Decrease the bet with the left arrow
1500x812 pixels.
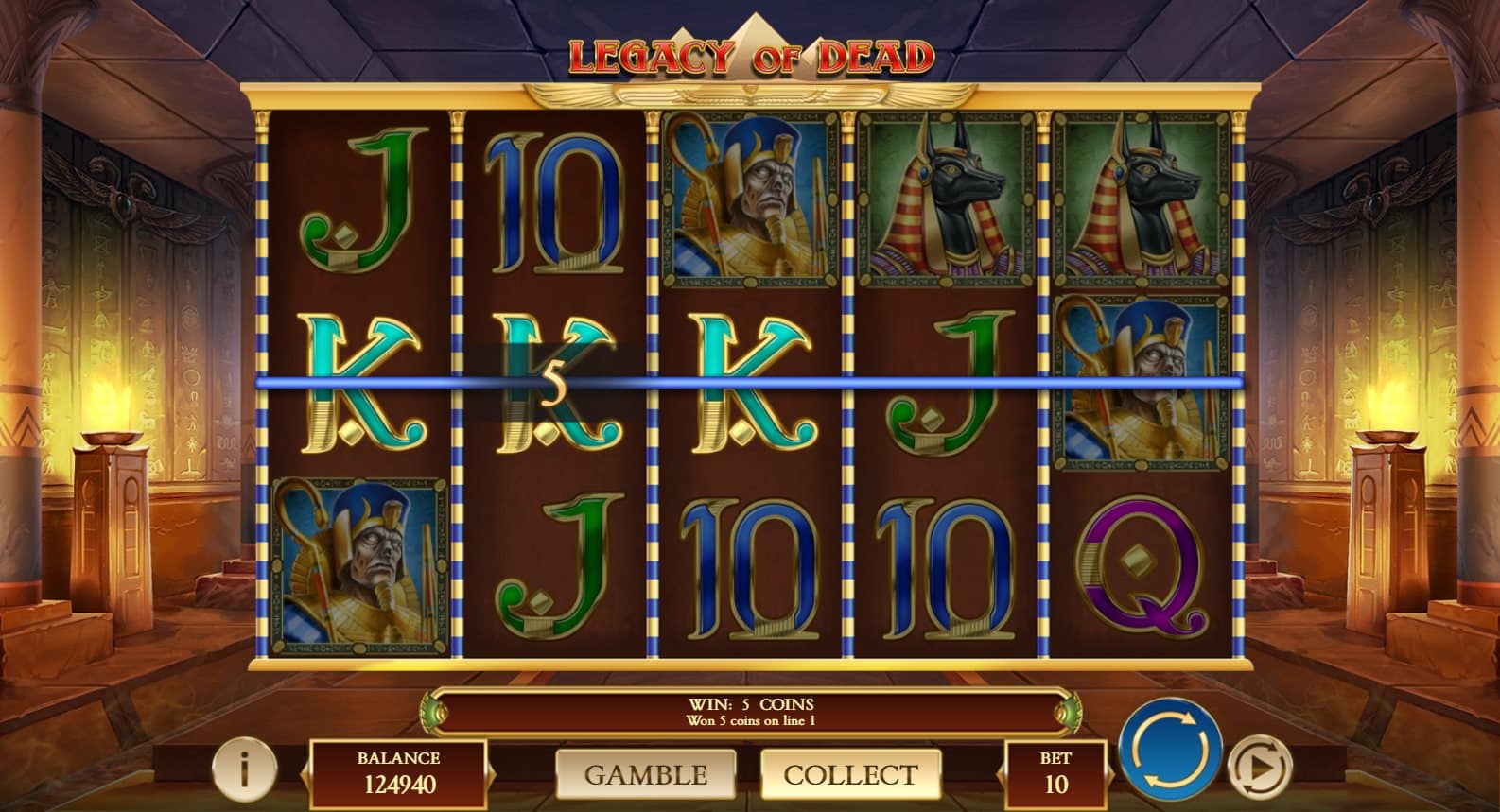point(1000,770)
